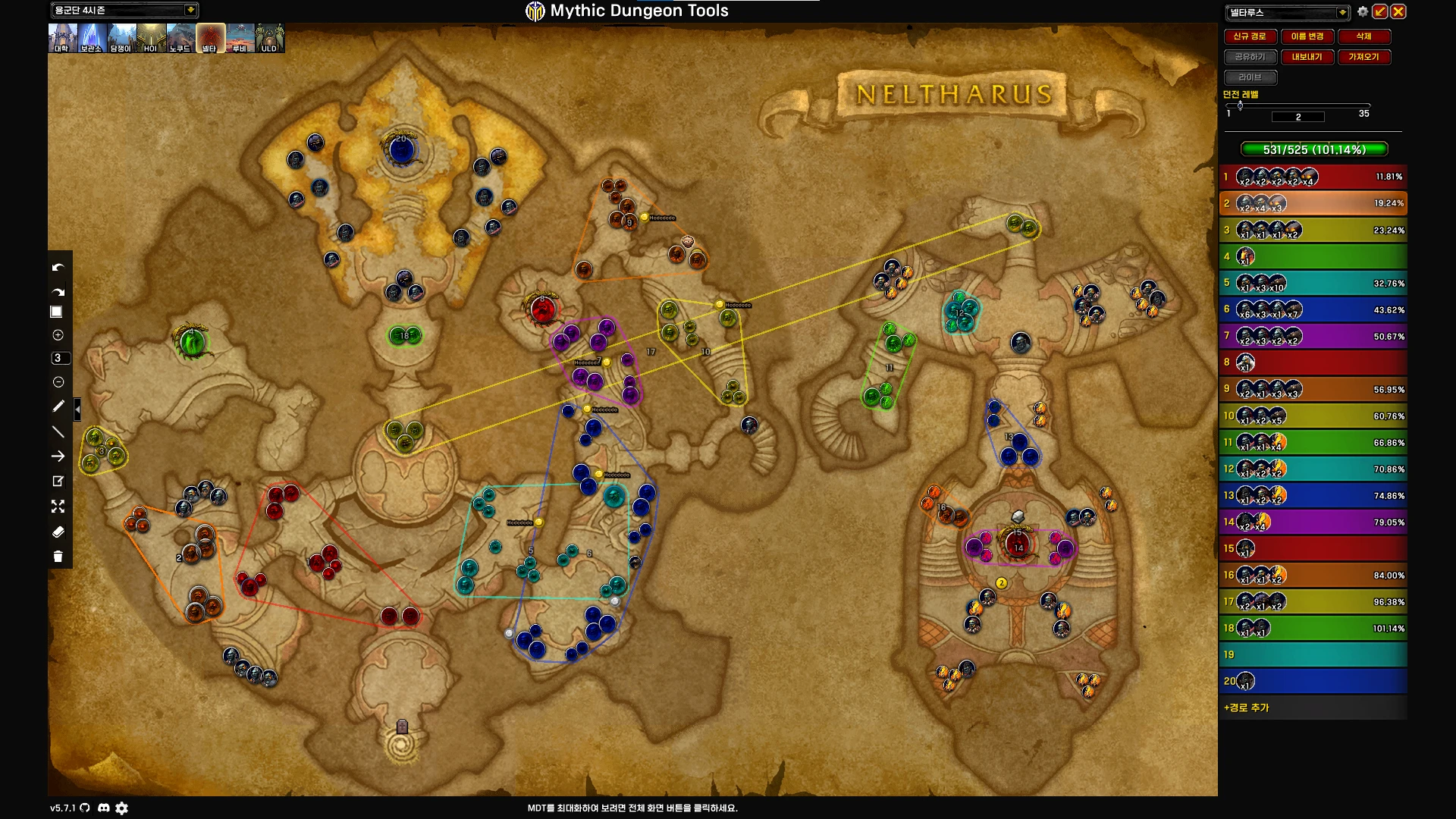The width and height of the screenshot is (1456, 819).
Task: Click the undo arrow in toolbar
Action: (58, 268)
